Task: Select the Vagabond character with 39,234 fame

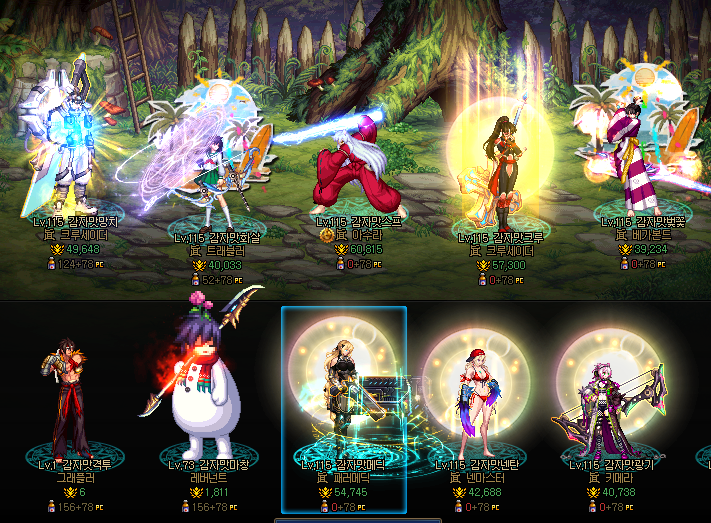Action: (x=636, y=155)
